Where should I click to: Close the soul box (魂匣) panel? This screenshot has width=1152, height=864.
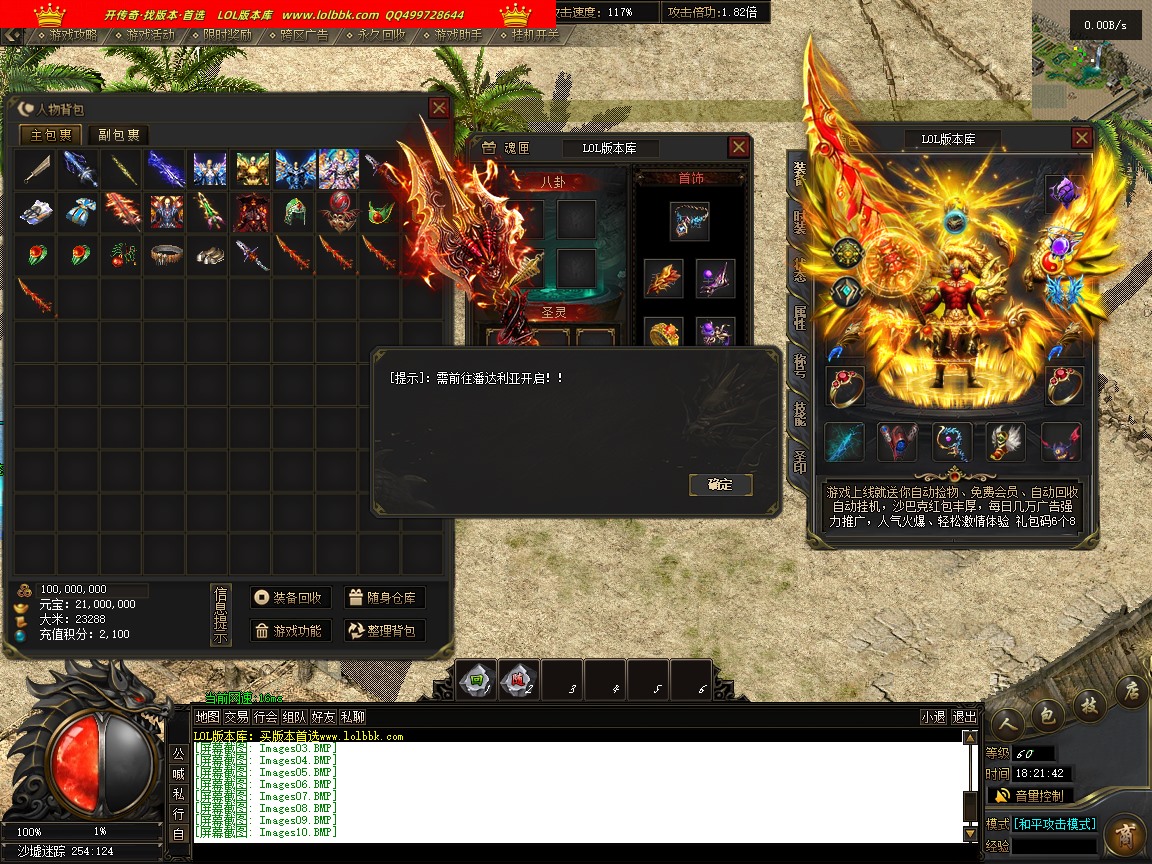738,147
